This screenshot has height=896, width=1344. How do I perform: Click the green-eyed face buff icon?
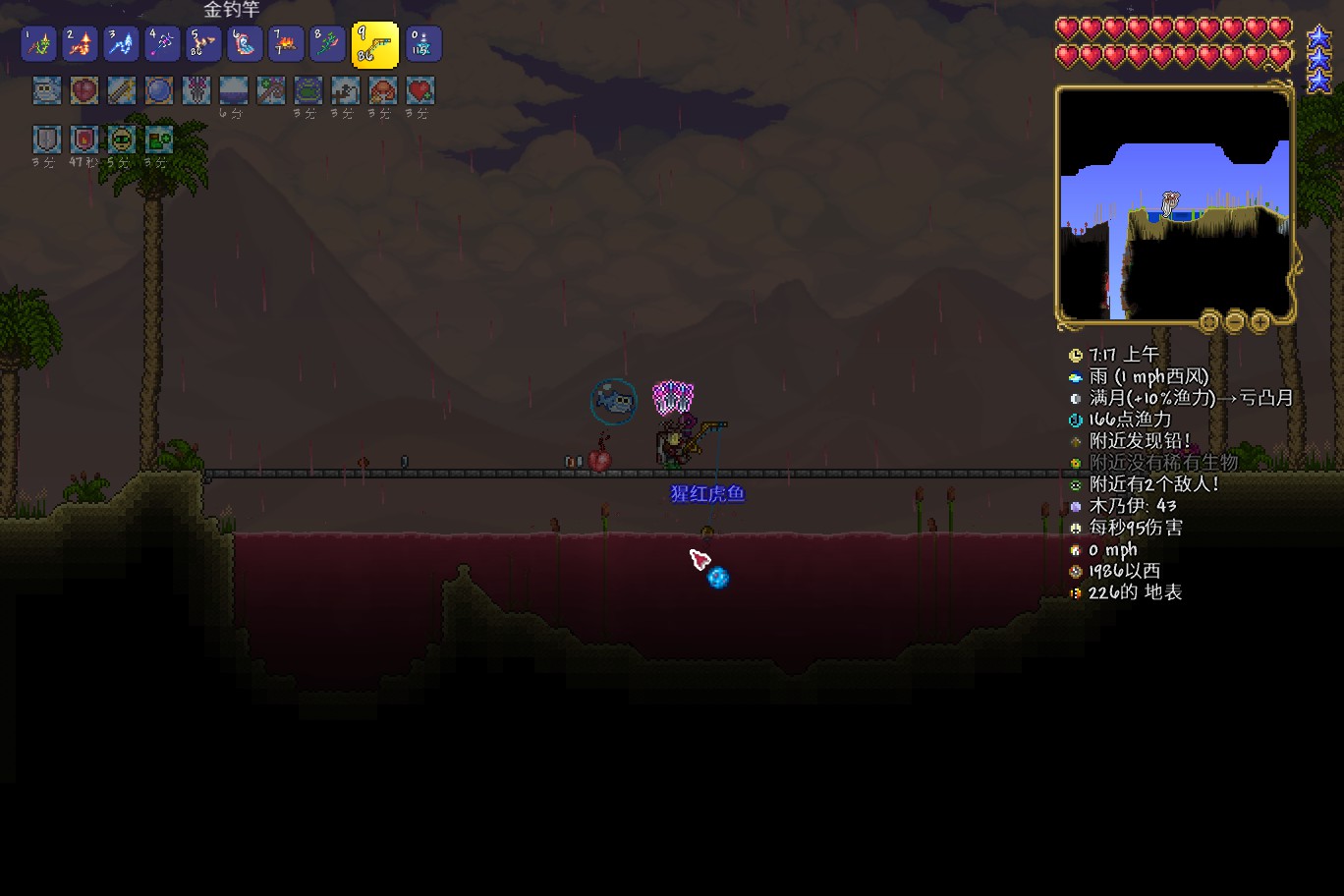click(122, 139)
